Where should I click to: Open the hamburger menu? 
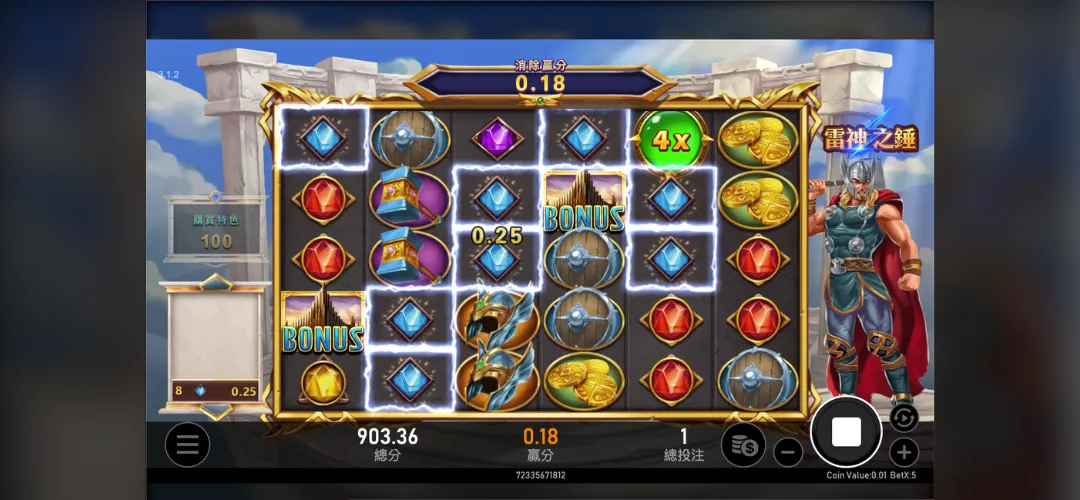(x=187, y=445)
